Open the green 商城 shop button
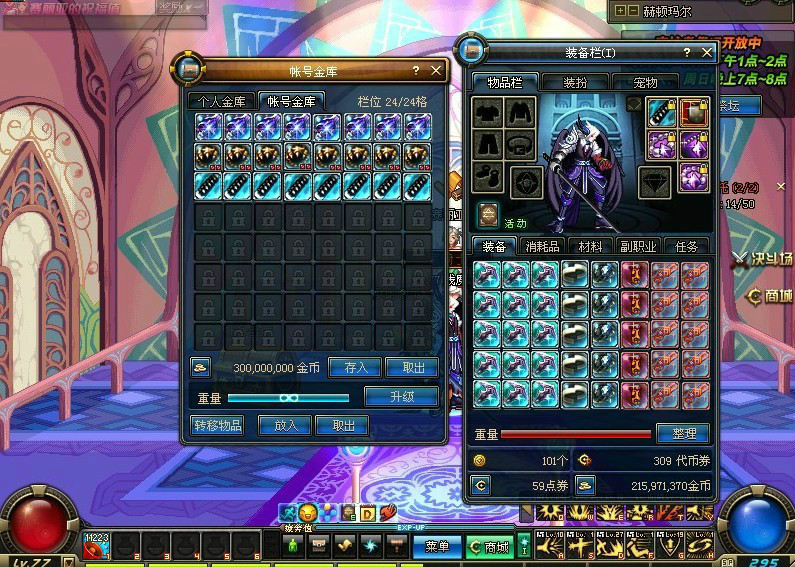 tap(490, 547)
